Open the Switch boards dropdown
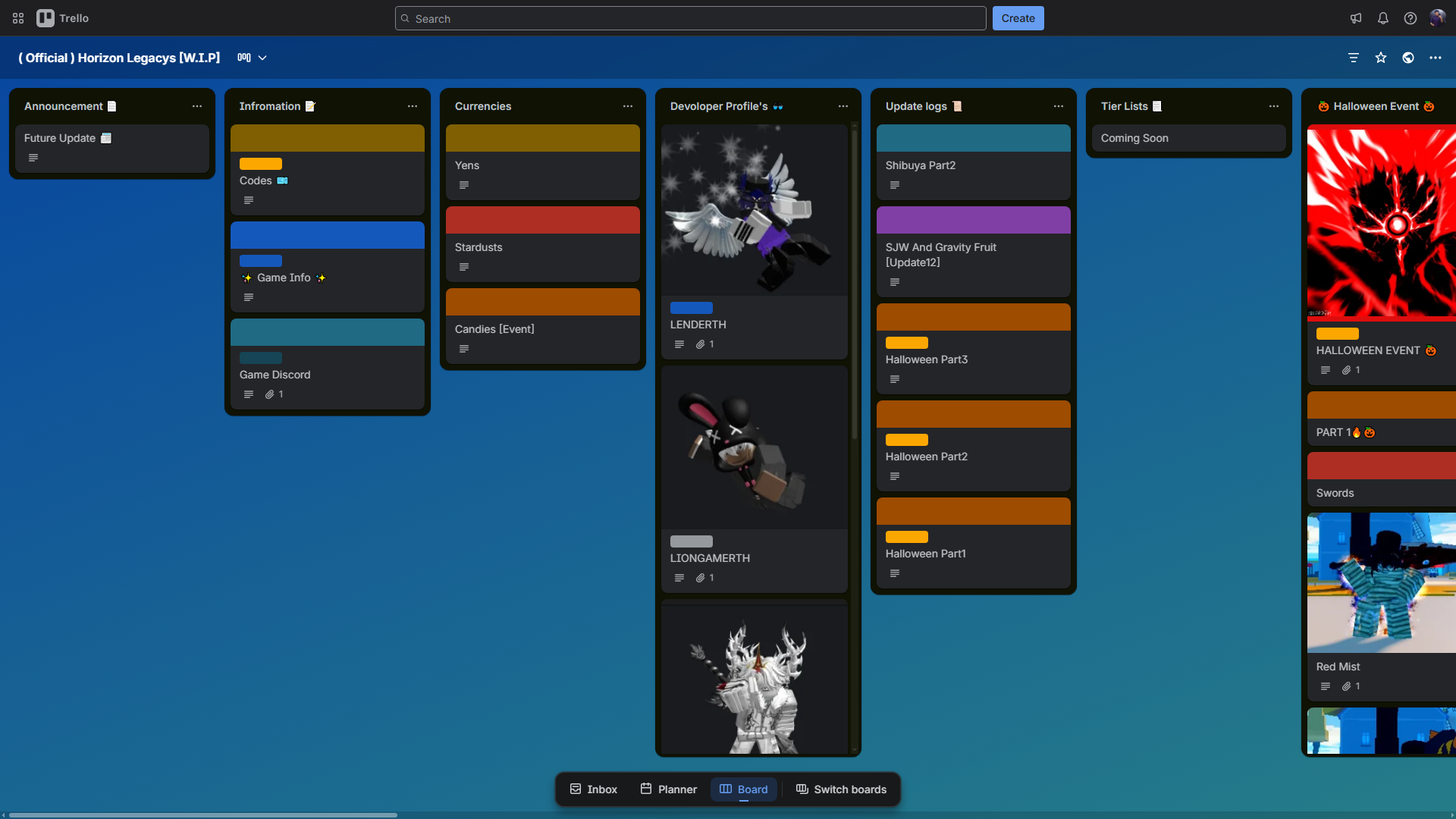 840,789
